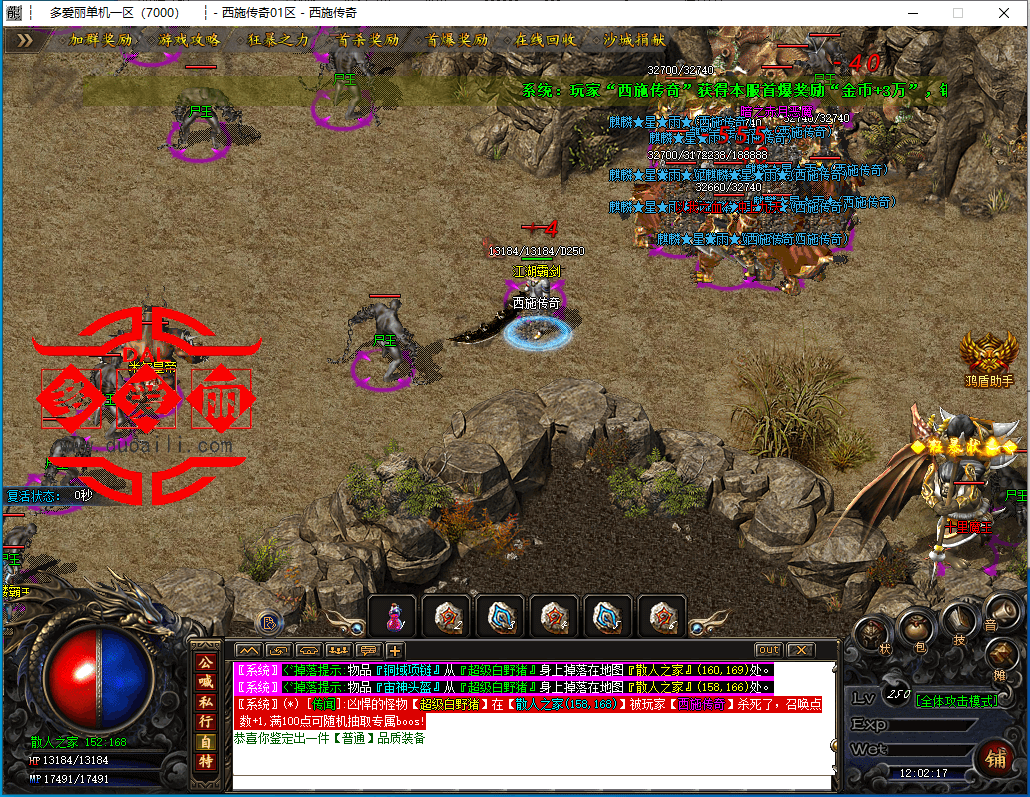Toggle sound with the horn (音) icon

(x=1003, y=608)
